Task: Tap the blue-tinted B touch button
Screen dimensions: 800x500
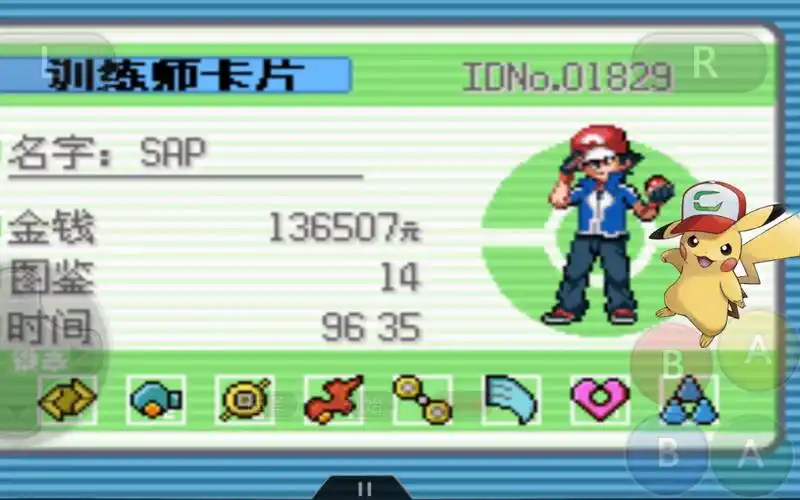Action: pyautogui.click(x=668, y=452)
